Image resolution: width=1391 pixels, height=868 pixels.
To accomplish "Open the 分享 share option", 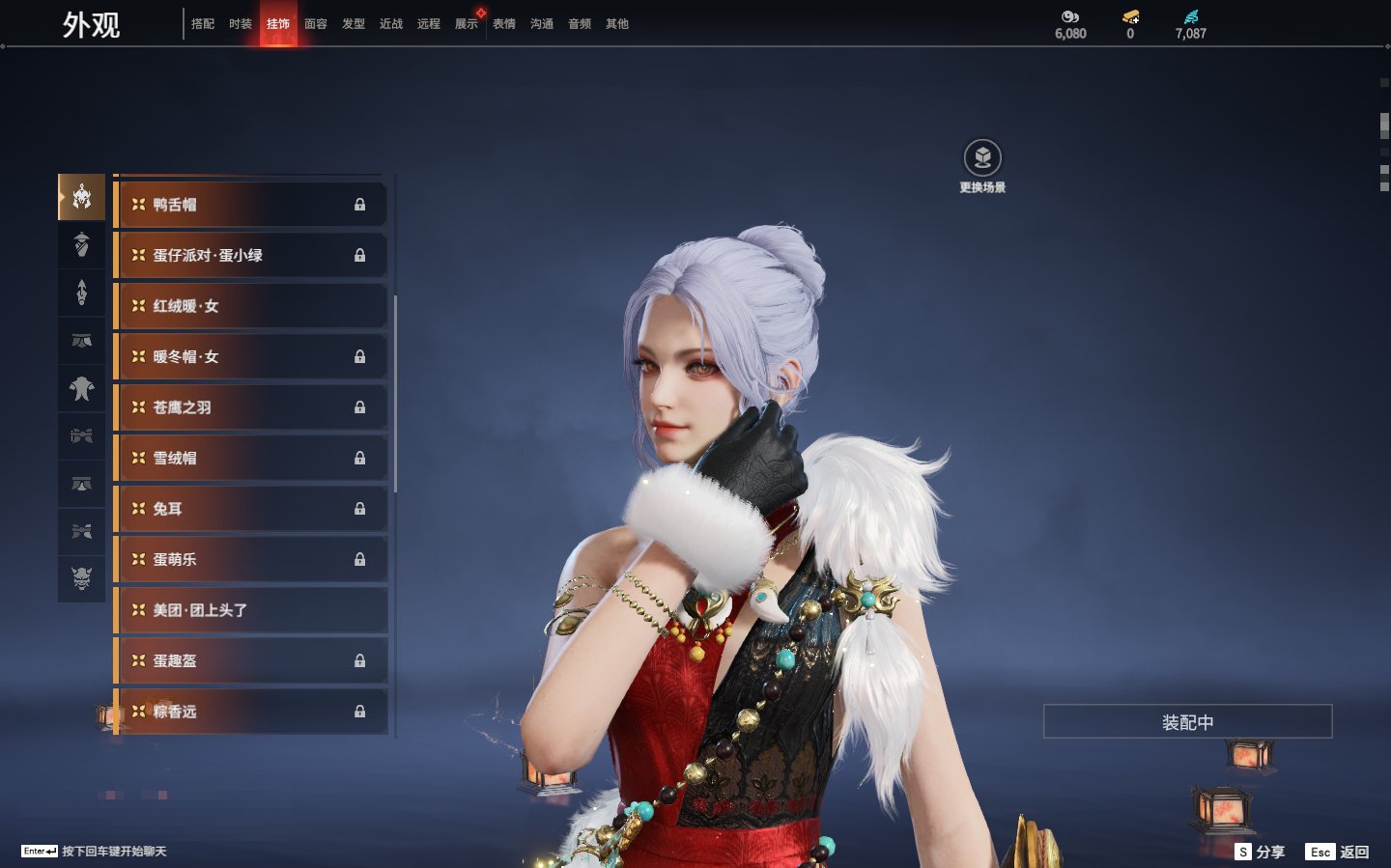I will [1261, 852].
